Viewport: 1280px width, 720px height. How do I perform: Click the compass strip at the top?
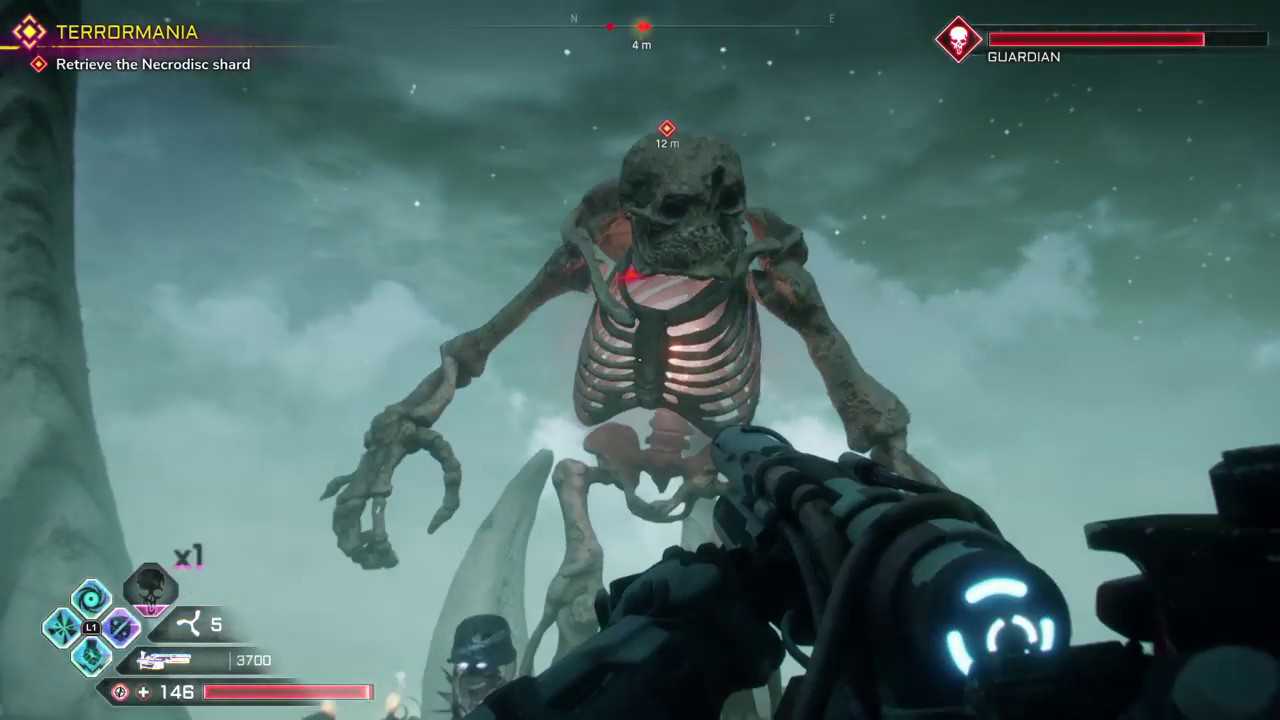700,22
